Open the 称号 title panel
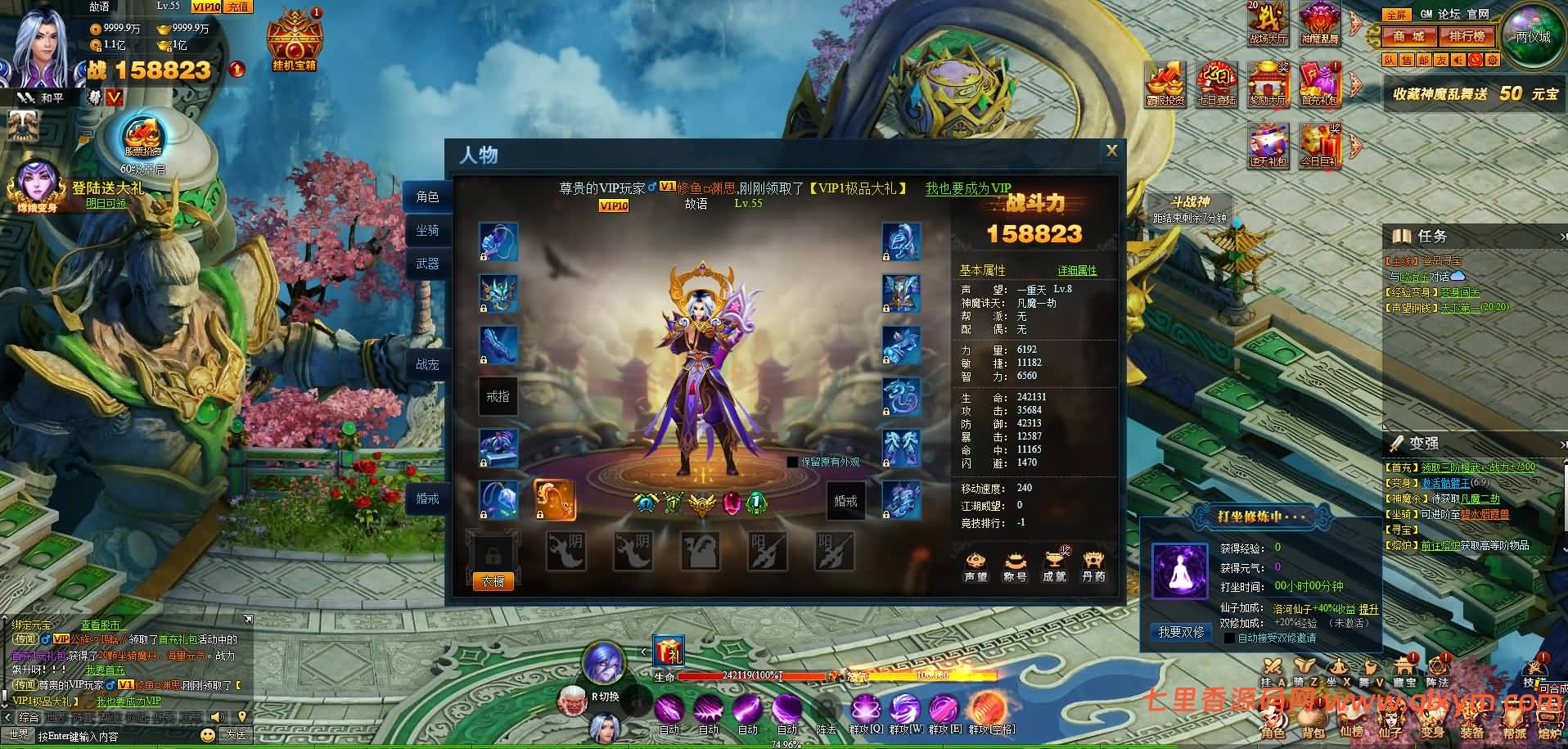Viewport: 1568px width, 749px height. pyautogui.click(x=1015, y=567)
